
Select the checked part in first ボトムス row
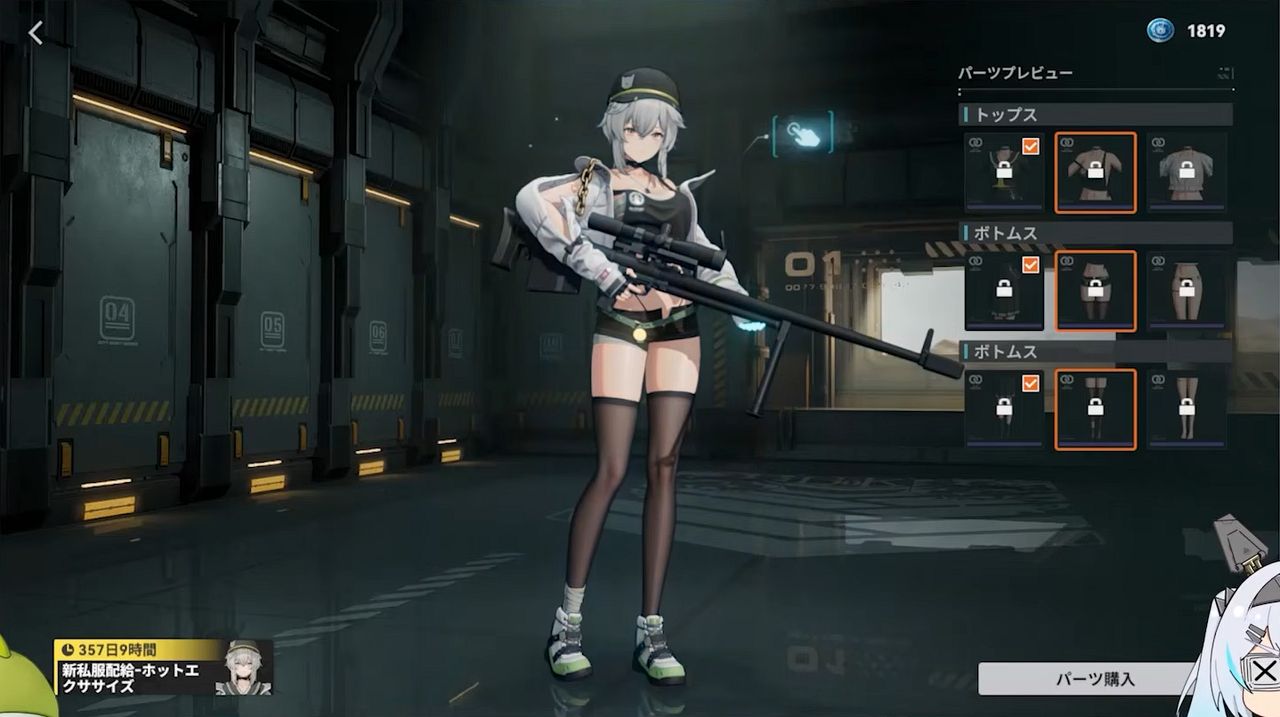[x=1004, y=291]
